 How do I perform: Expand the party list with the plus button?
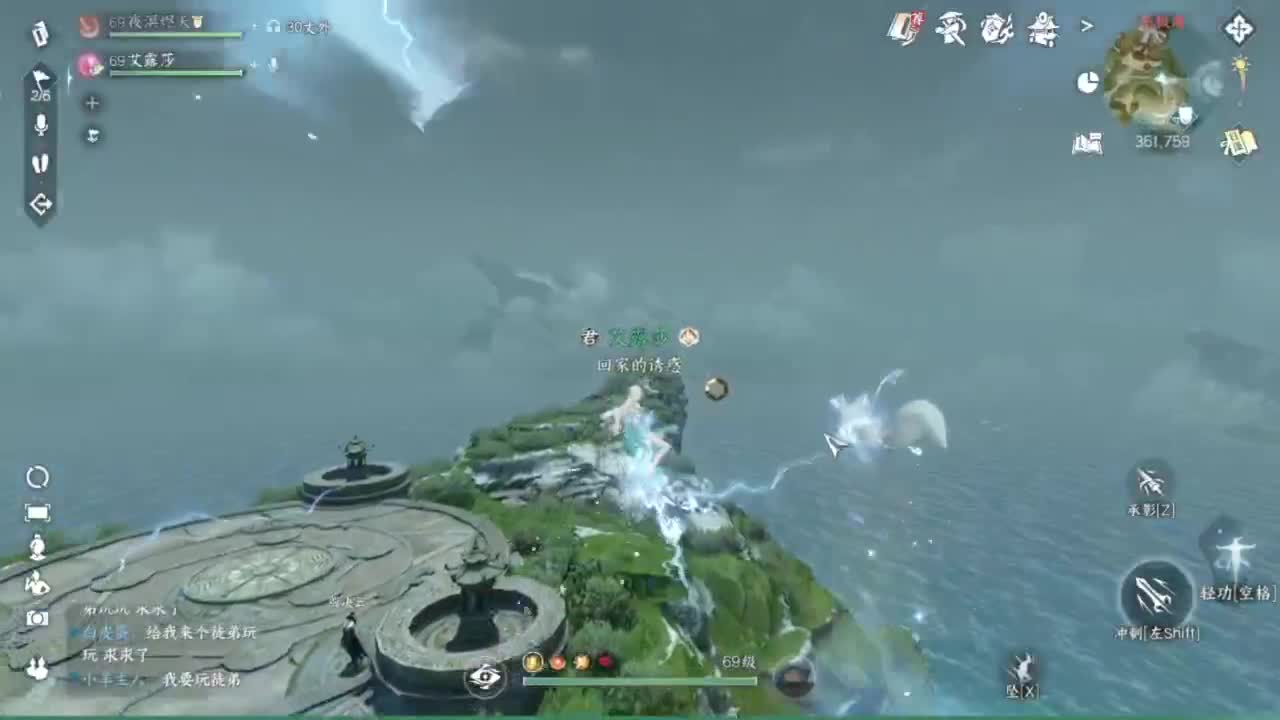[x=92, y=101]
